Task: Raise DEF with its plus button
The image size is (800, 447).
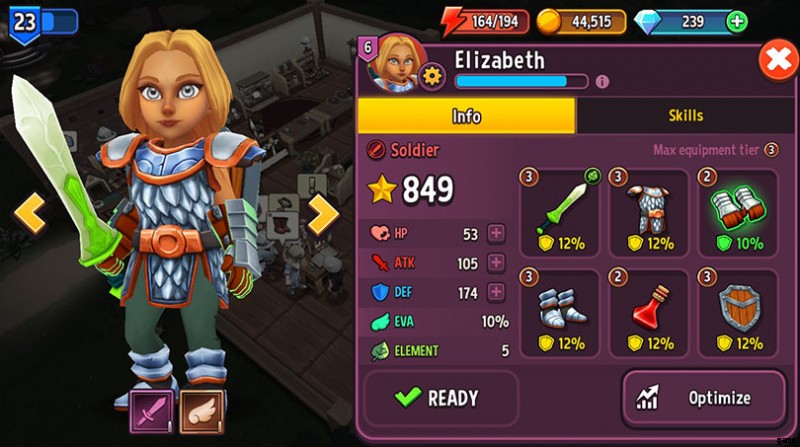Action: (x=496, y=293)
